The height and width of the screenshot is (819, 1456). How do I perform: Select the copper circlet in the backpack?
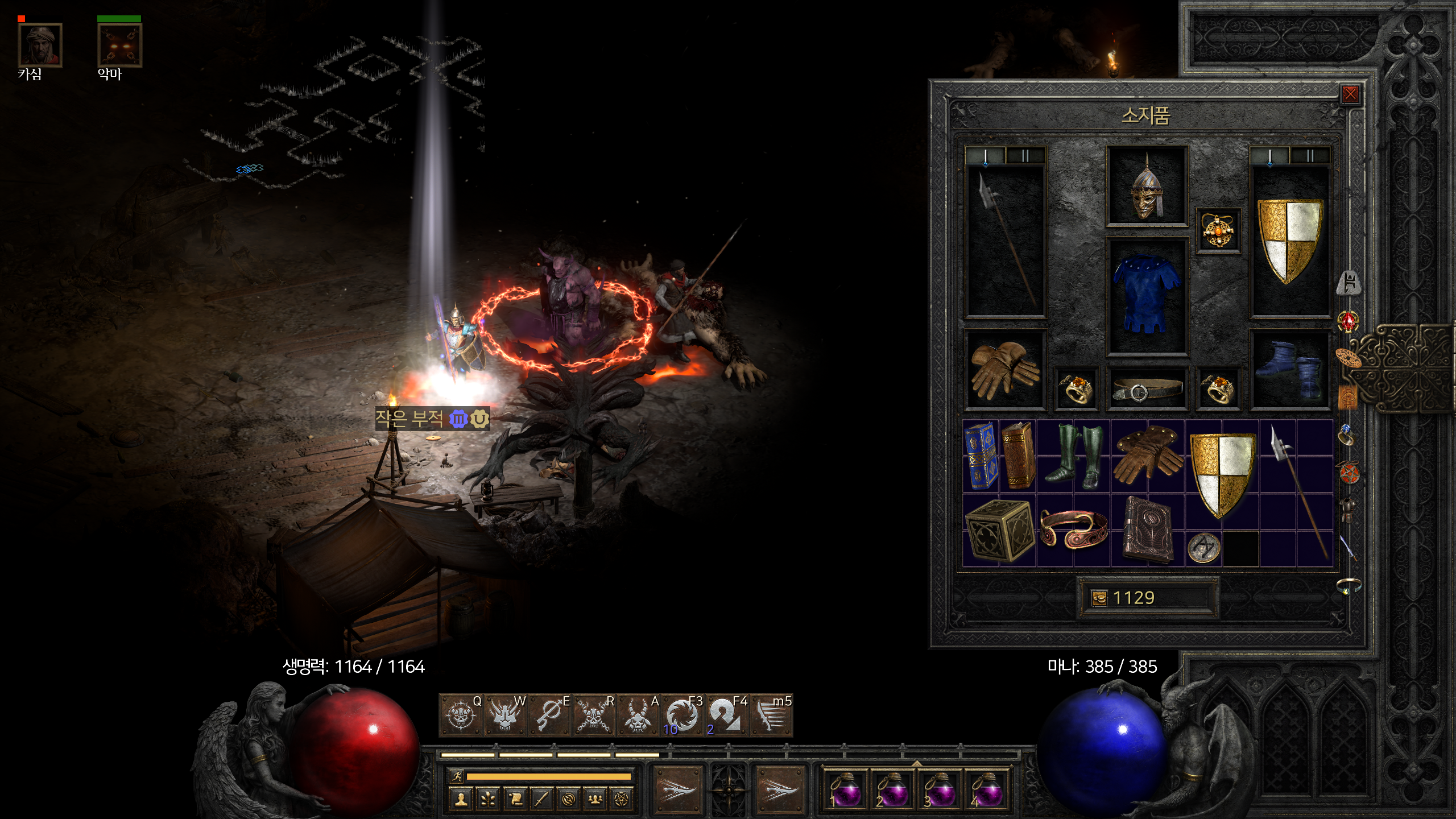coord(1073,530)
